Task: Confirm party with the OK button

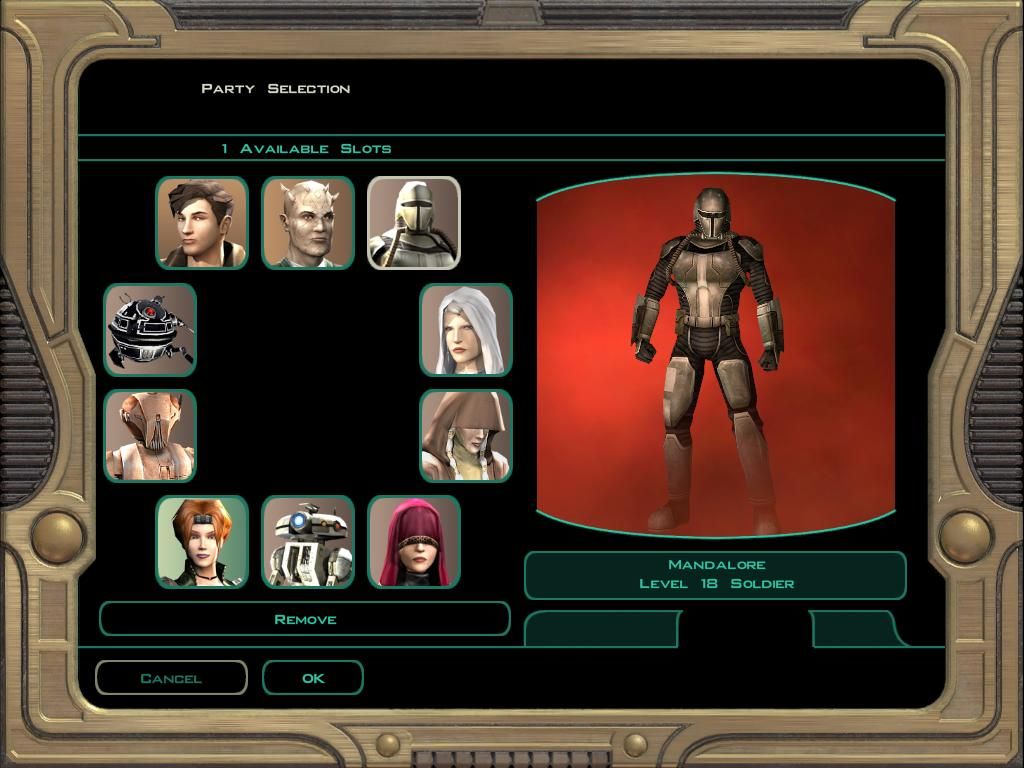Action: [313, 678]
